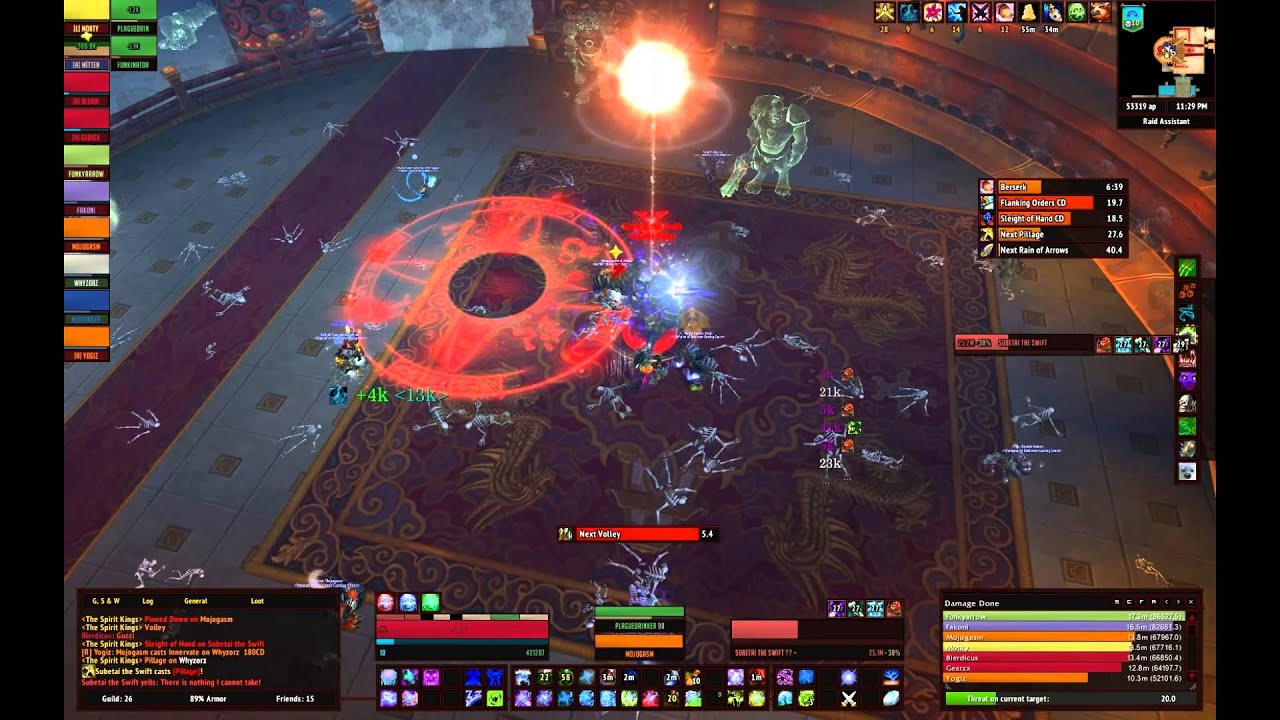Close the Damage Done meter window

coord(1190,603)
